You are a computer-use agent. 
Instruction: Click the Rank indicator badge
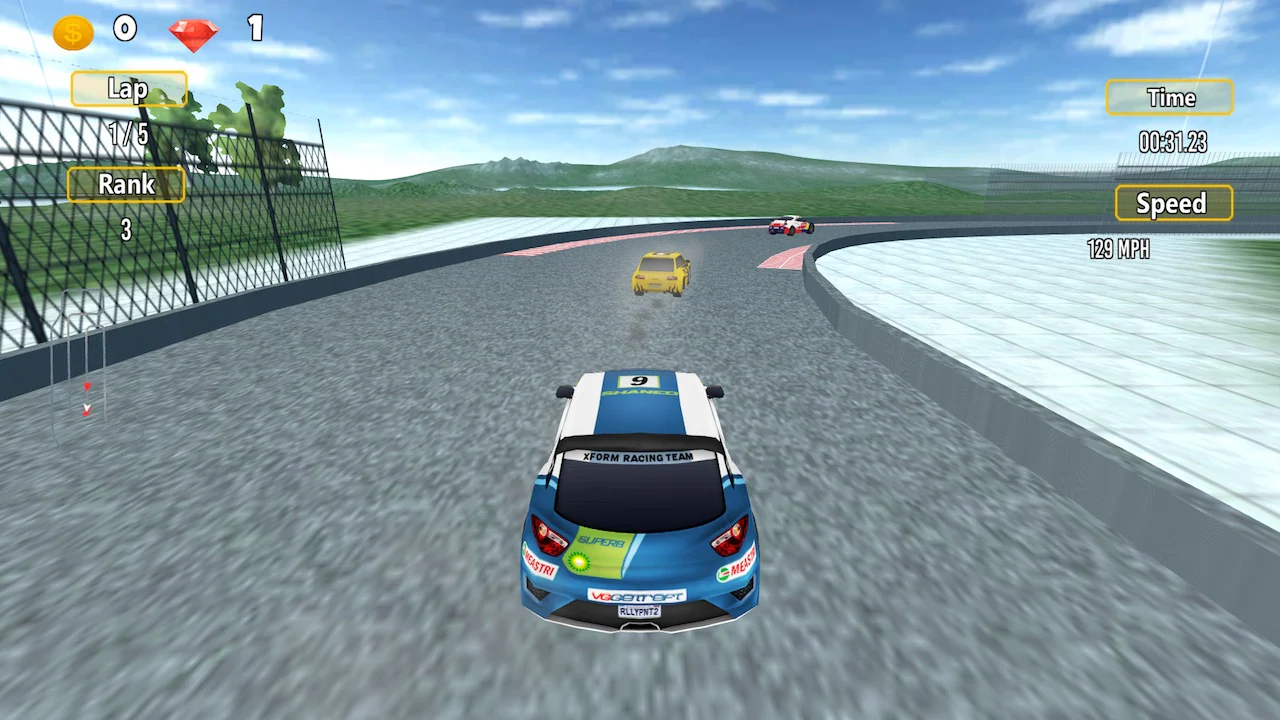click(x=126, y=184)
